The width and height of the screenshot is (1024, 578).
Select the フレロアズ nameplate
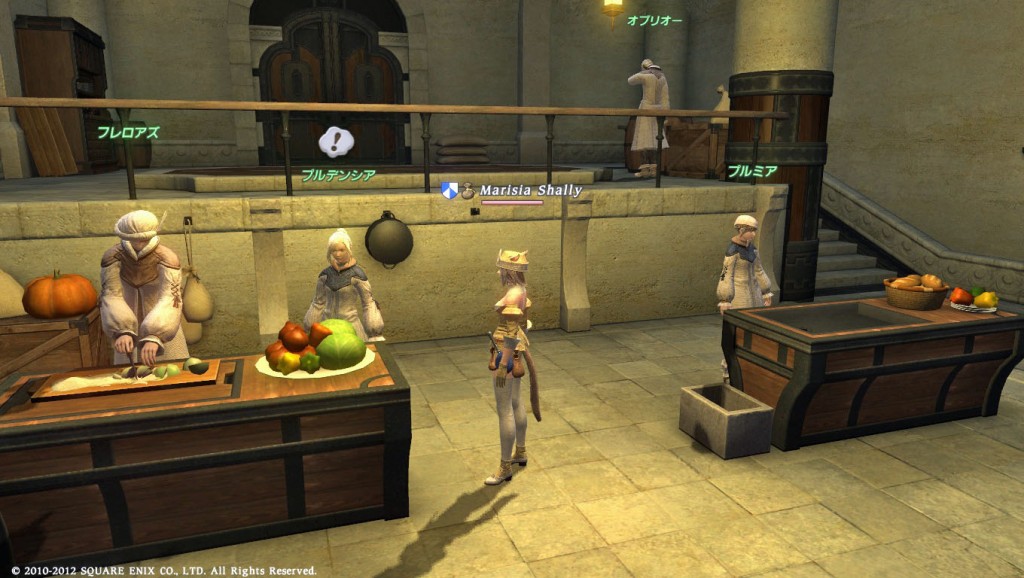pos(128,131)
